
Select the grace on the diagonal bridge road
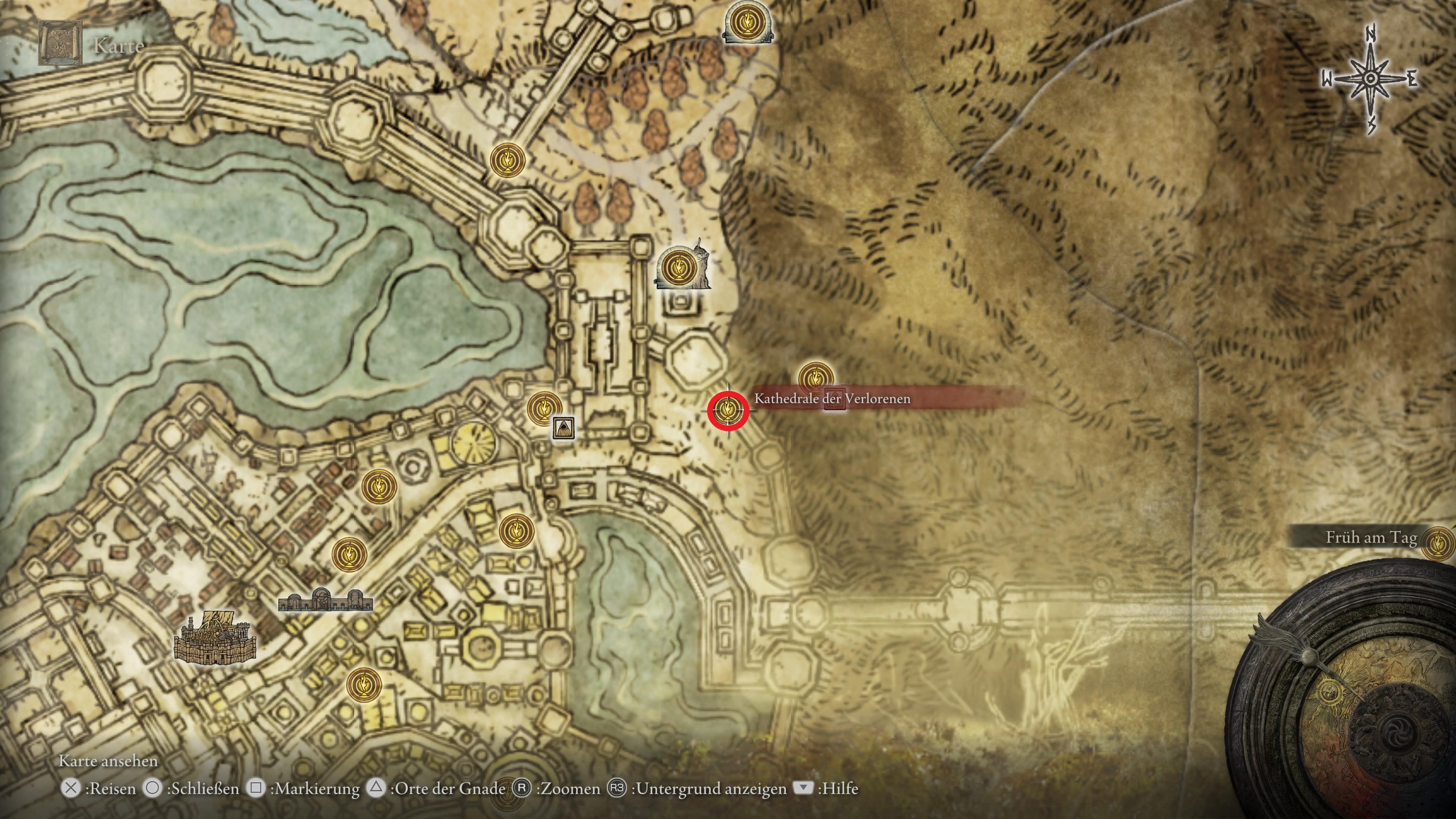click(x=508, y=160)
